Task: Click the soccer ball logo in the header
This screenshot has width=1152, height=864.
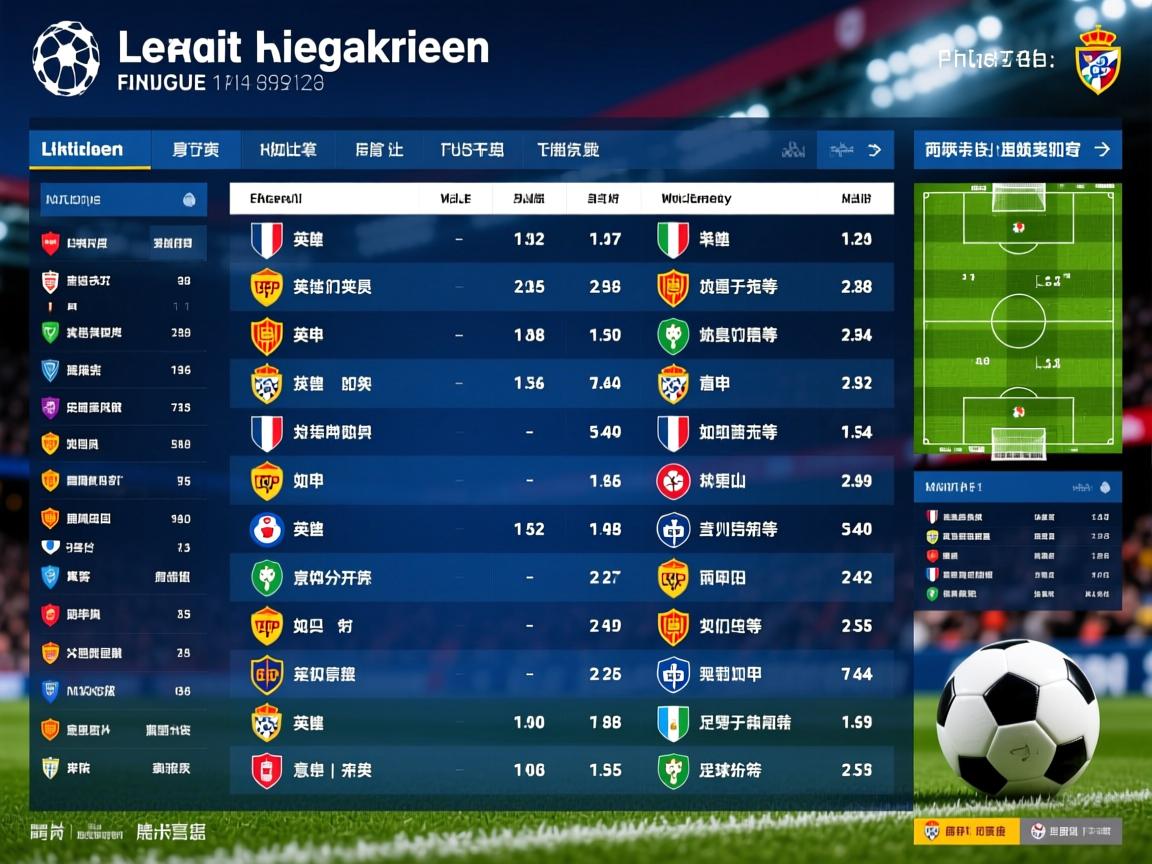Action: coord(66,58)
